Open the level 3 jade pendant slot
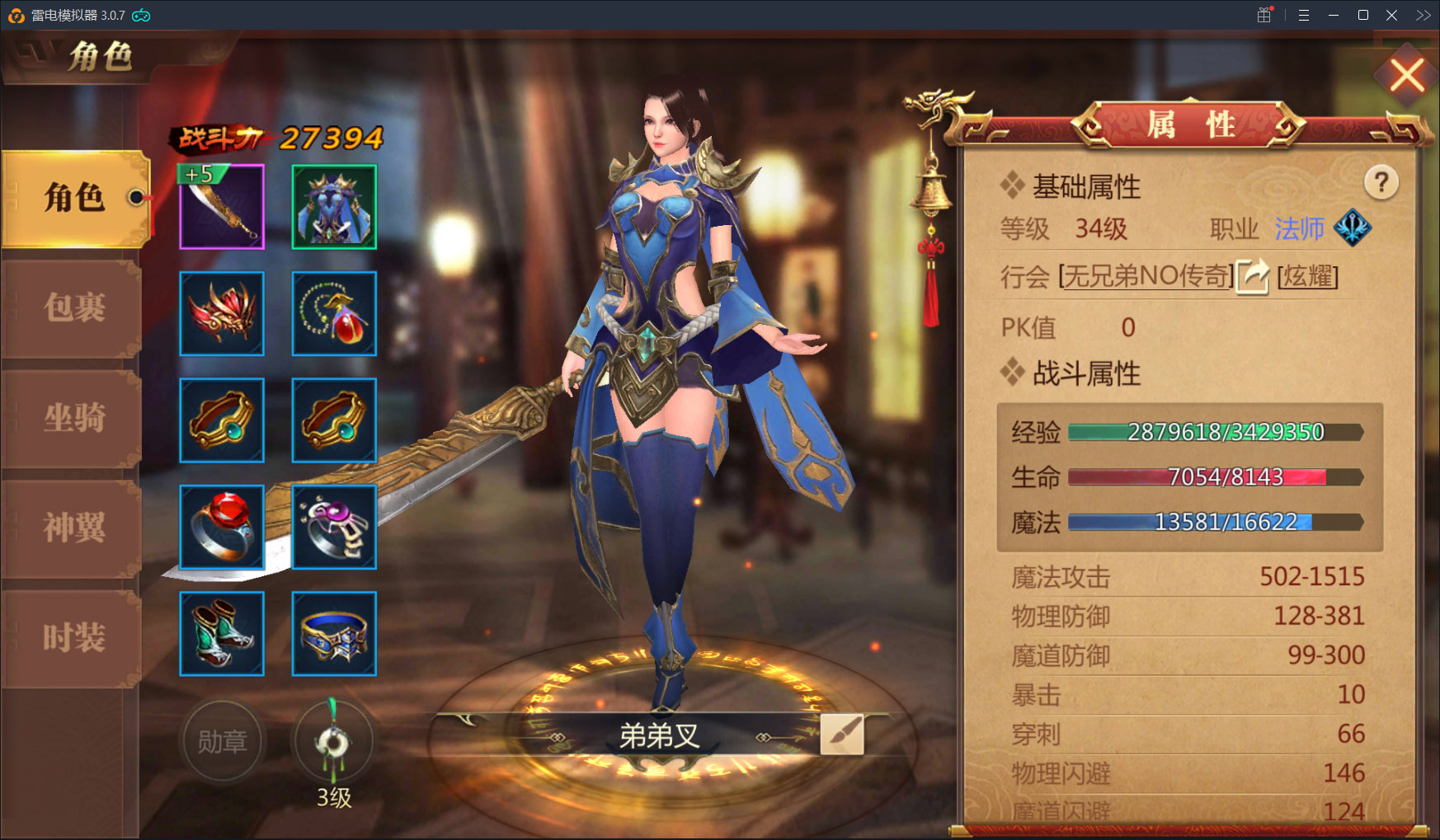The image size is (1440, 840). pyautogui.click(x=334, y=741)
